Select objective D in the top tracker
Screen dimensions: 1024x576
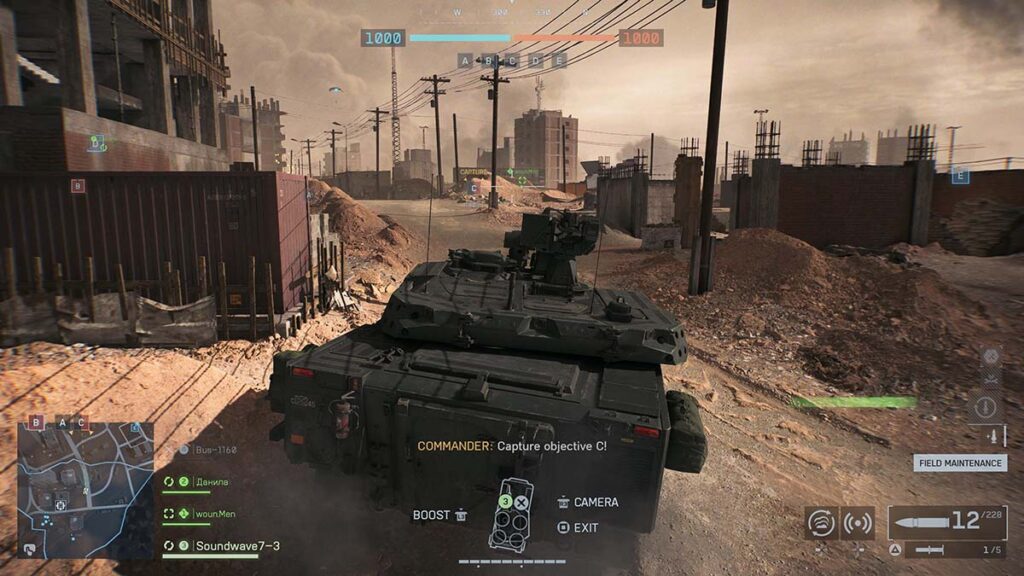pyautogui.click(x=536, y=61)
